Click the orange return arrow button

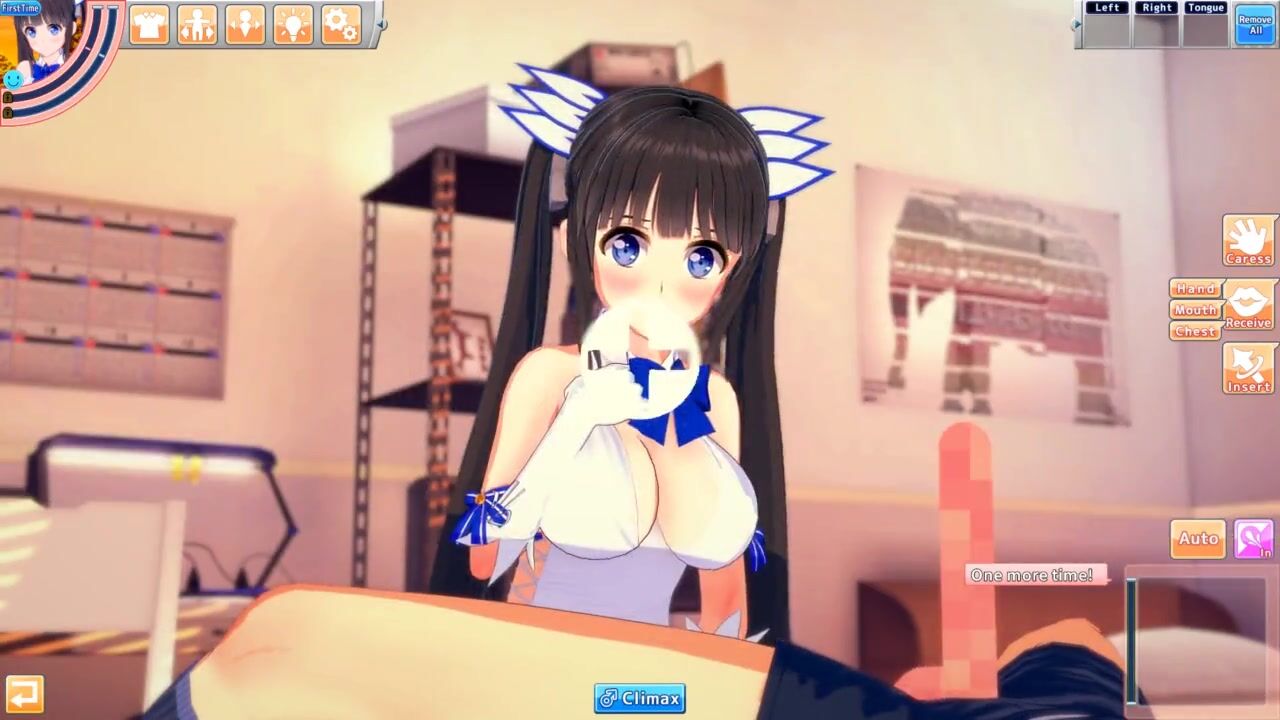[x=24, y=693]
